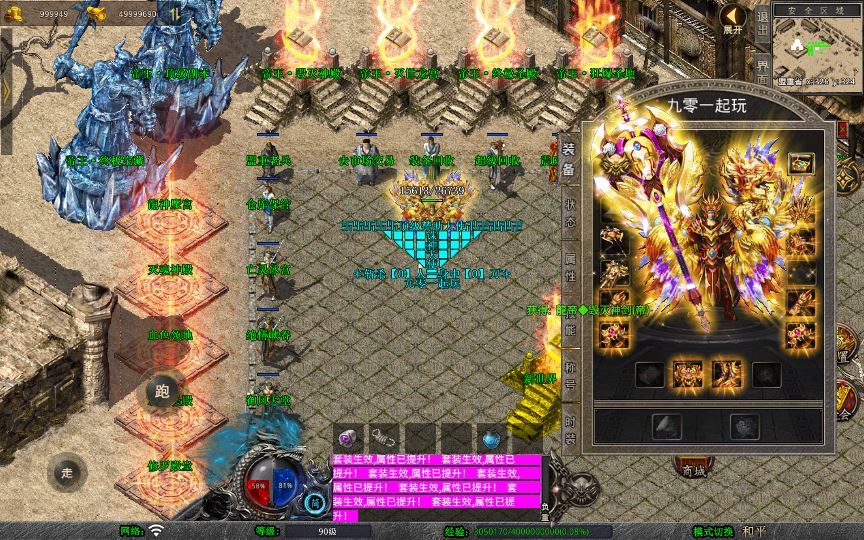Open the 商城 shop
864x540 pixels.
click(692, 470)
